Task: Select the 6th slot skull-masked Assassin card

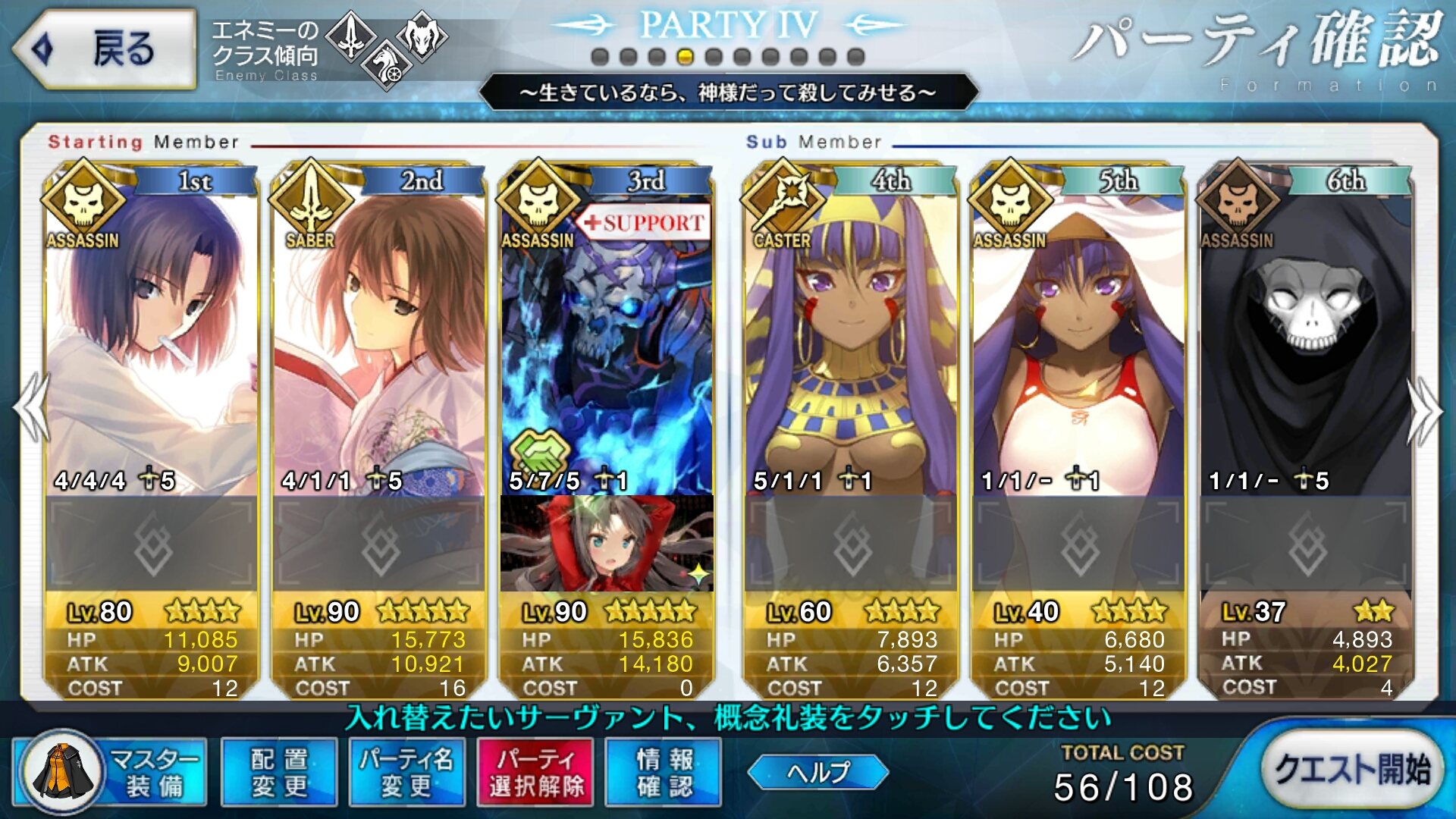Action: 1305,341
